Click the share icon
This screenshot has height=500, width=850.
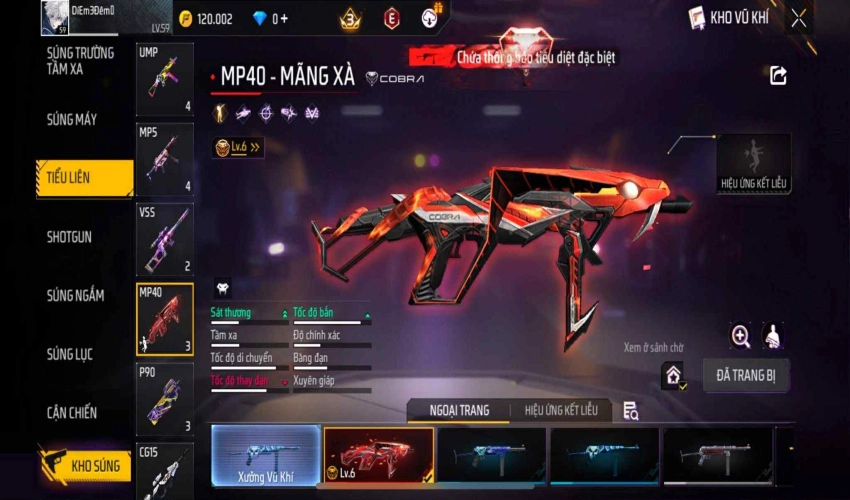pos(778,75)
